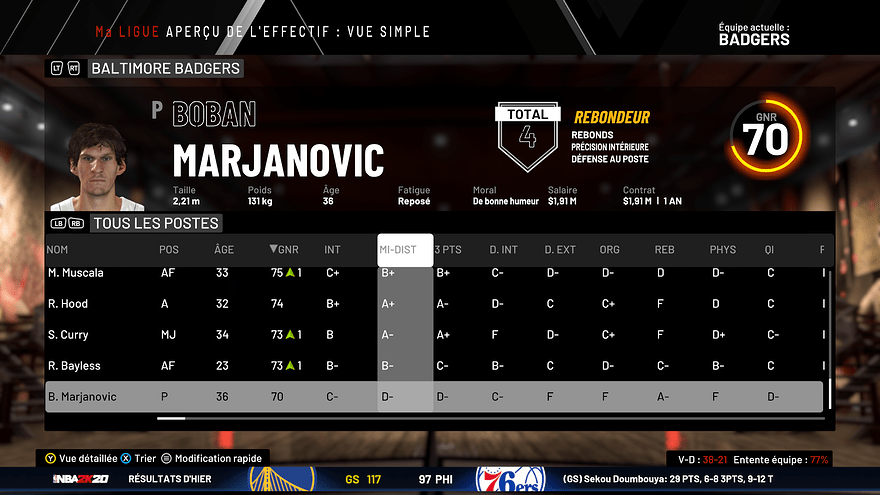Sort by the D. EXT column header
This screenshot has width=880, height=495.
tap(560, 250)
